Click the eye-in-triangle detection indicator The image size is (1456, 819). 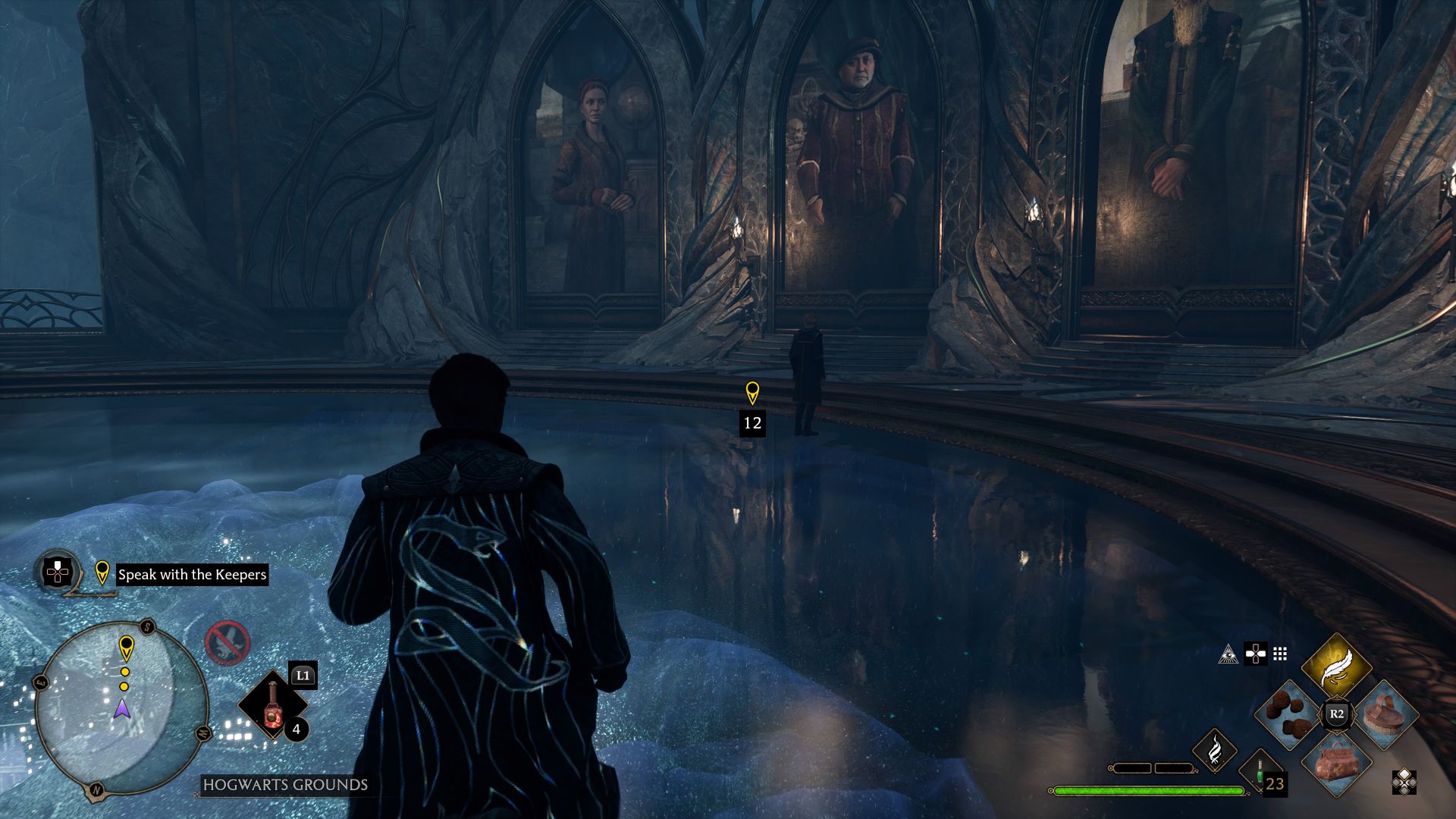tap(1228, 655)
